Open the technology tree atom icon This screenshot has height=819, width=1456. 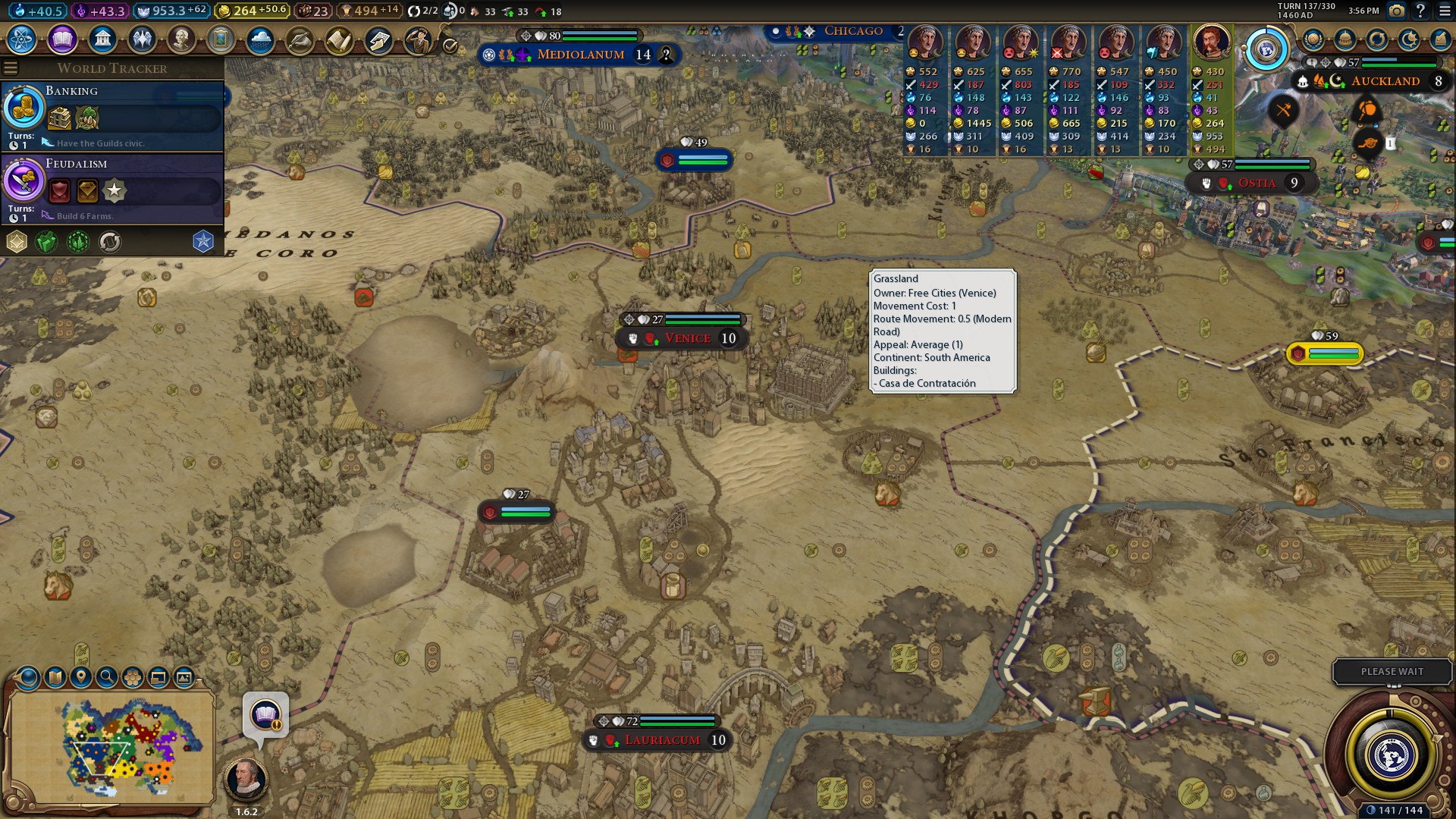22,39
